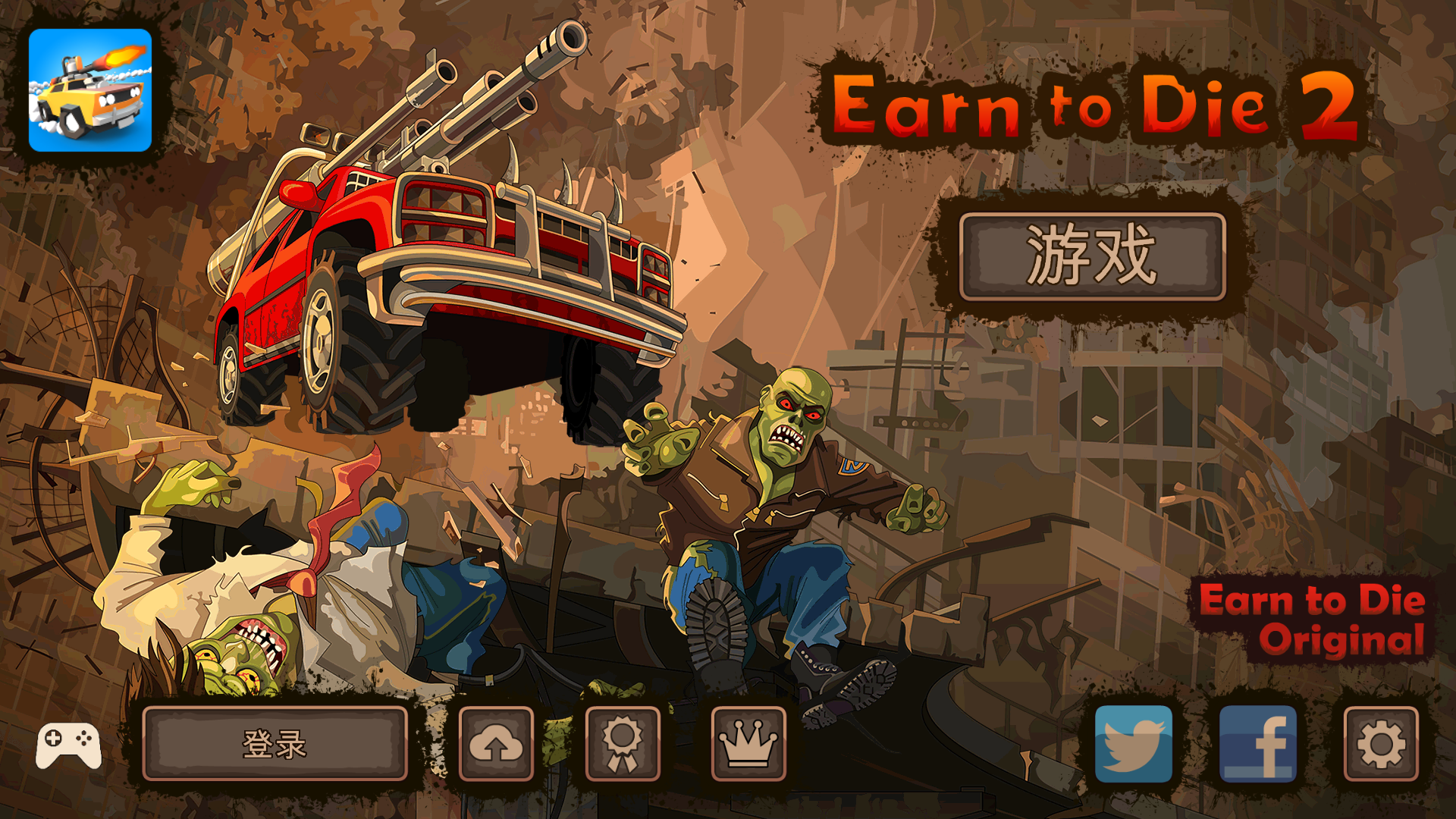Show achievements via the ribbon badge icon
The height and width of the screenshot is (819, 1456).
[x=623, y=744]
